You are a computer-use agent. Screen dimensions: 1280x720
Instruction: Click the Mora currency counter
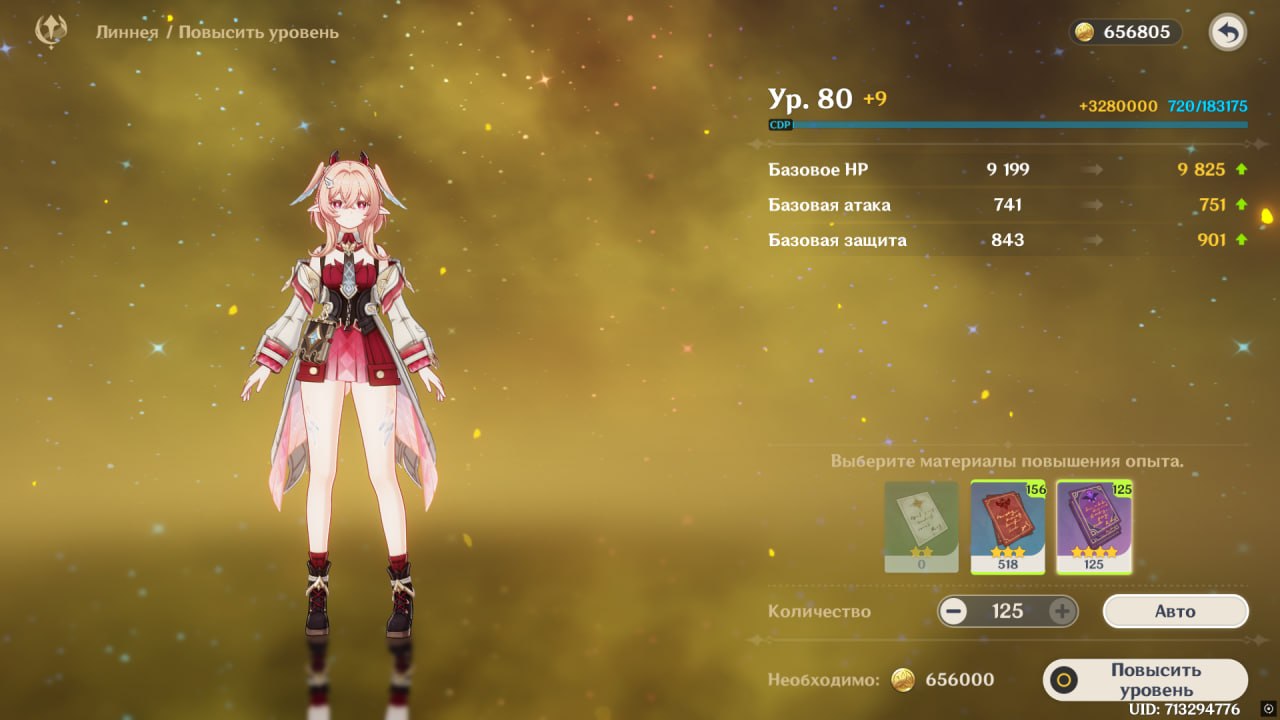click(1125, 32)
